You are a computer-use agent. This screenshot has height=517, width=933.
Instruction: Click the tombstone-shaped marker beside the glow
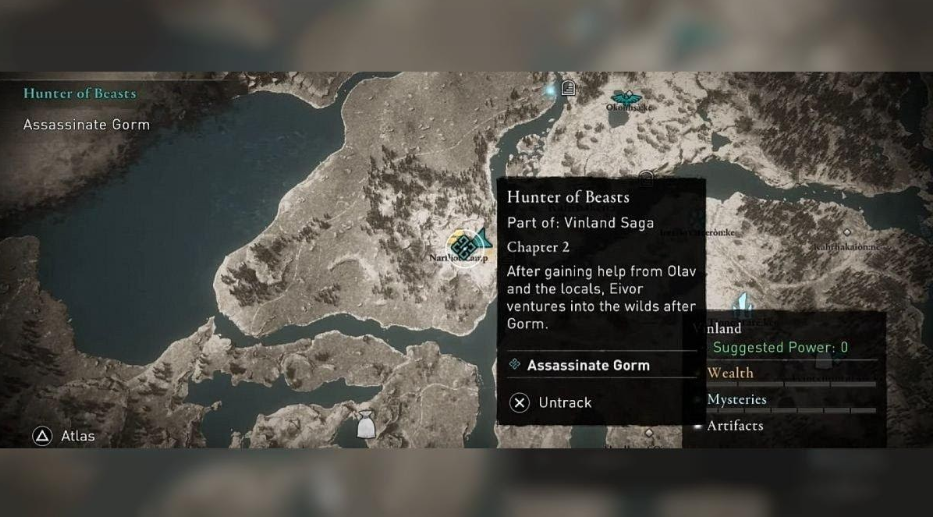click(568, 88)
